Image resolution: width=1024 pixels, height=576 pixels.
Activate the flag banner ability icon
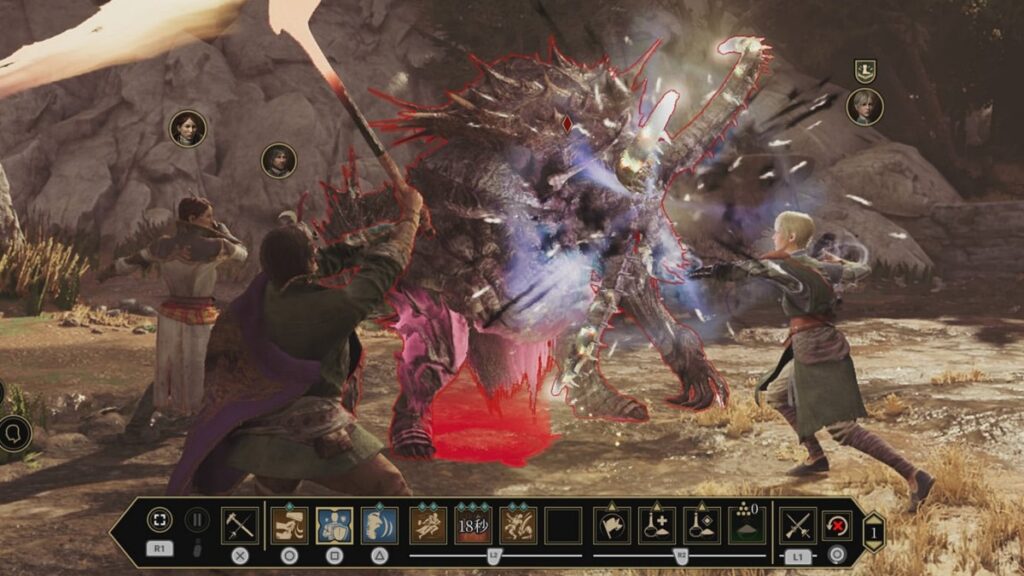(611, 525)
